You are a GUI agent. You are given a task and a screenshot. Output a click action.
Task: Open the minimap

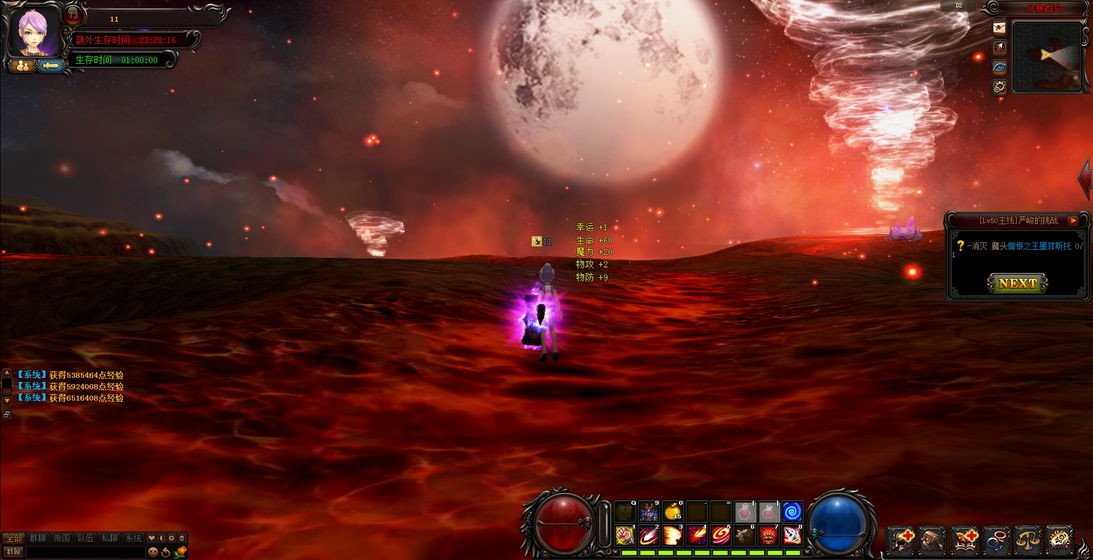(1047, 56)
